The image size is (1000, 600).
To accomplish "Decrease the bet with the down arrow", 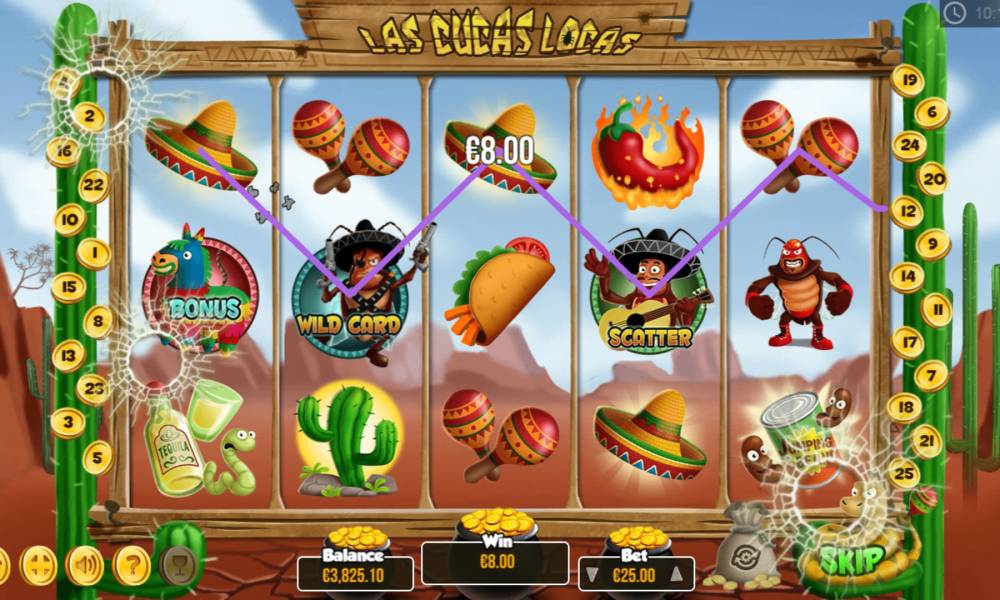I will [x=592, y=574].
